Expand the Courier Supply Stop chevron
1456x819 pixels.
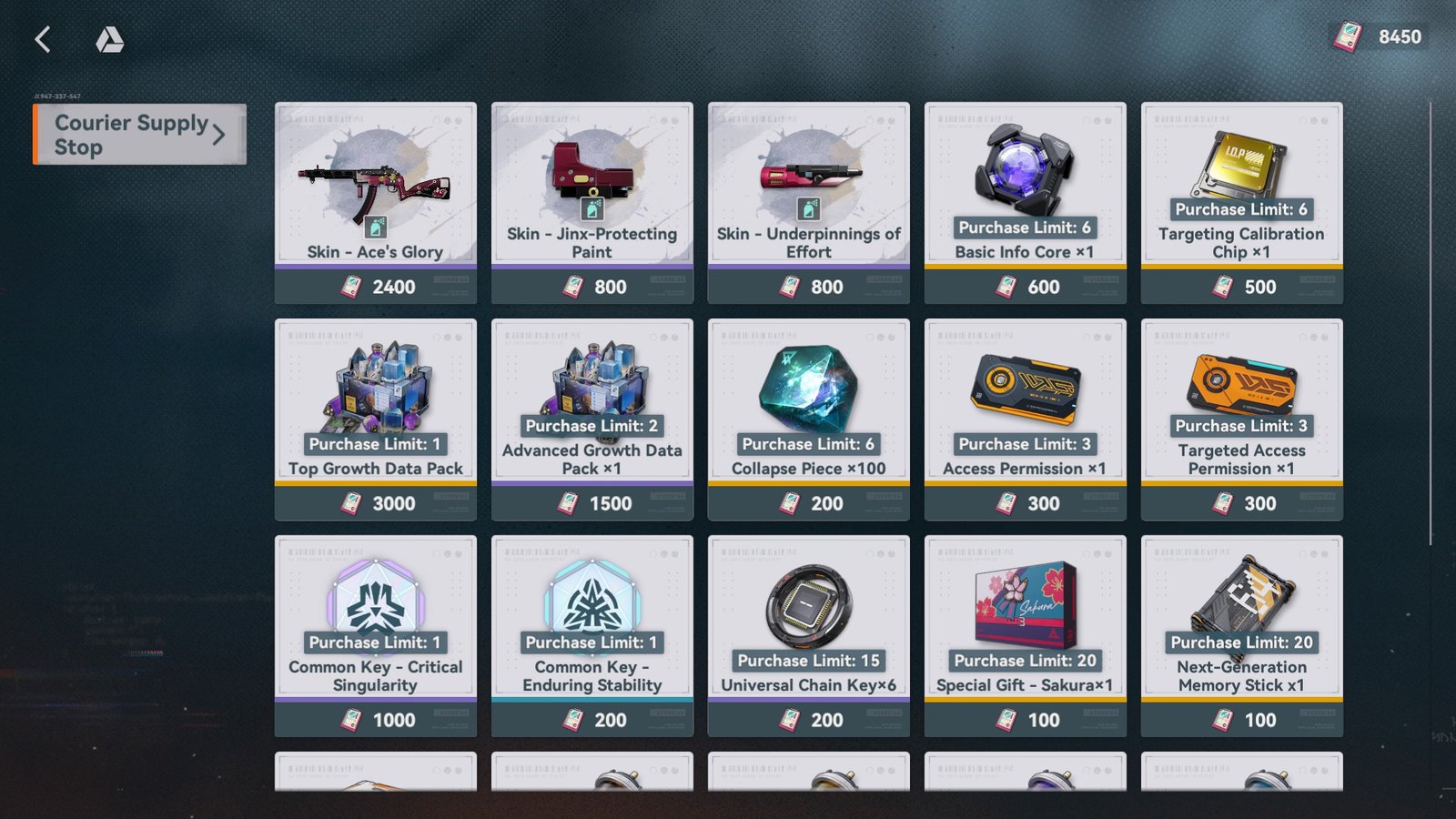coord(217,134)
